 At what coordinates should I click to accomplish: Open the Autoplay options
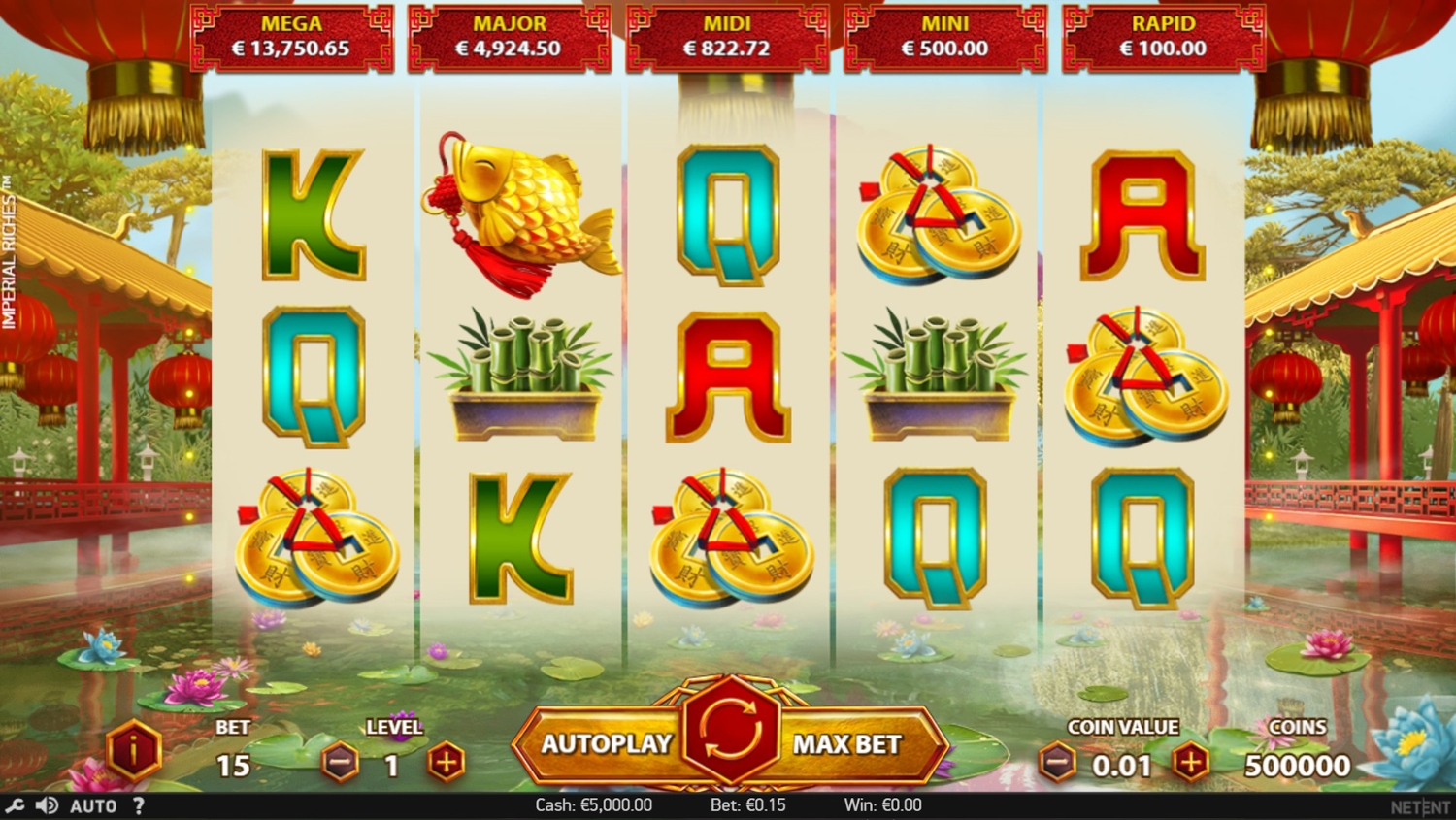[x=606, y=744]
